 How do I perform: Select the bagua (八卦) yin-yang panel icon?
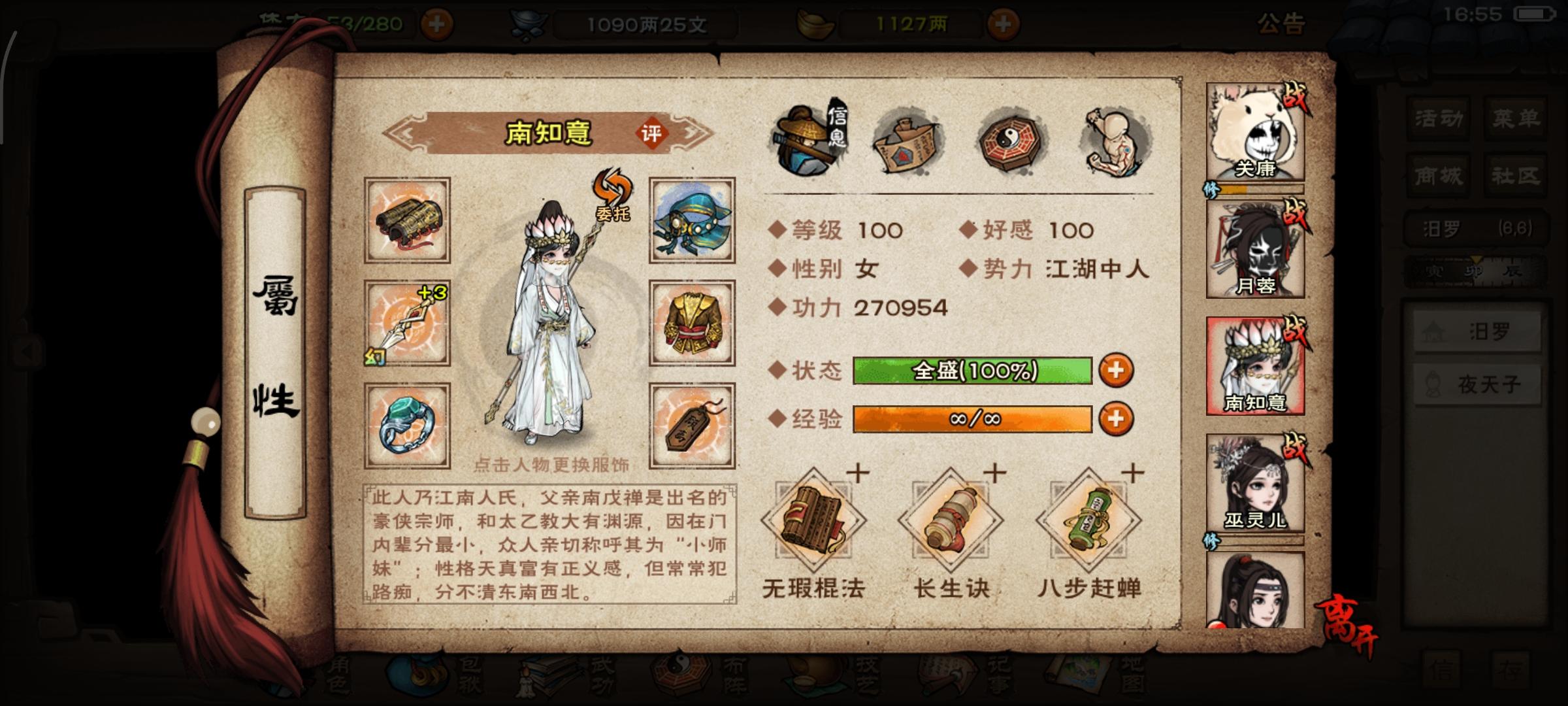[1013, 141]
